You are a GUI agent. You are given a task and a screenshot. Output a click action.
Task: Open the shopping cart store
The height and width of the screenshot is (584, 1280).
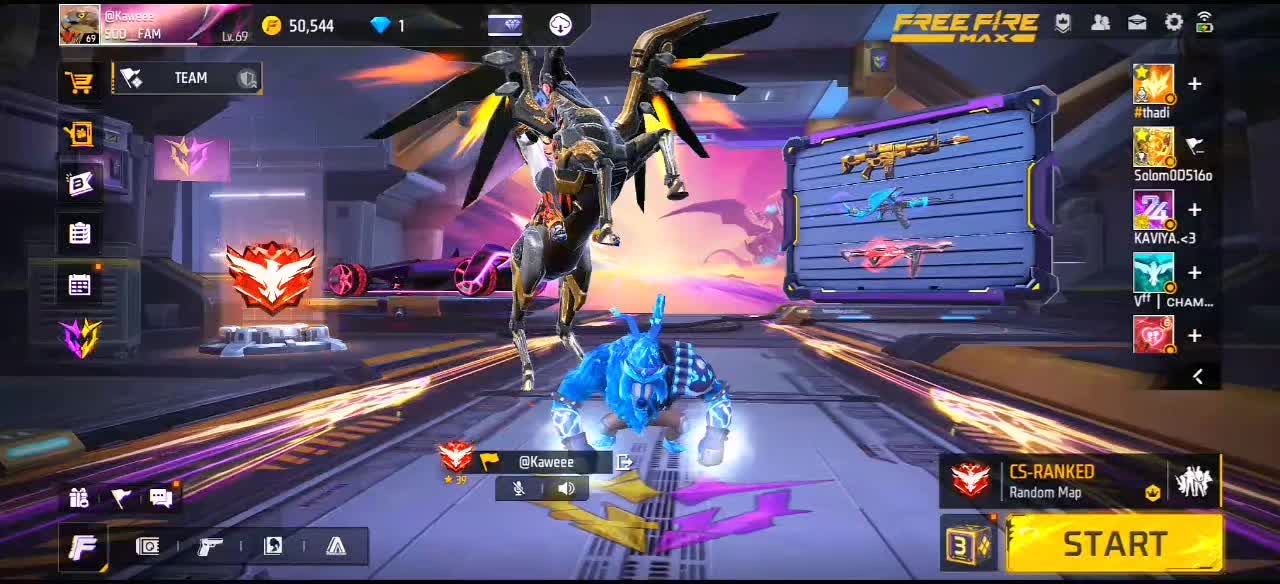point(80,83)
